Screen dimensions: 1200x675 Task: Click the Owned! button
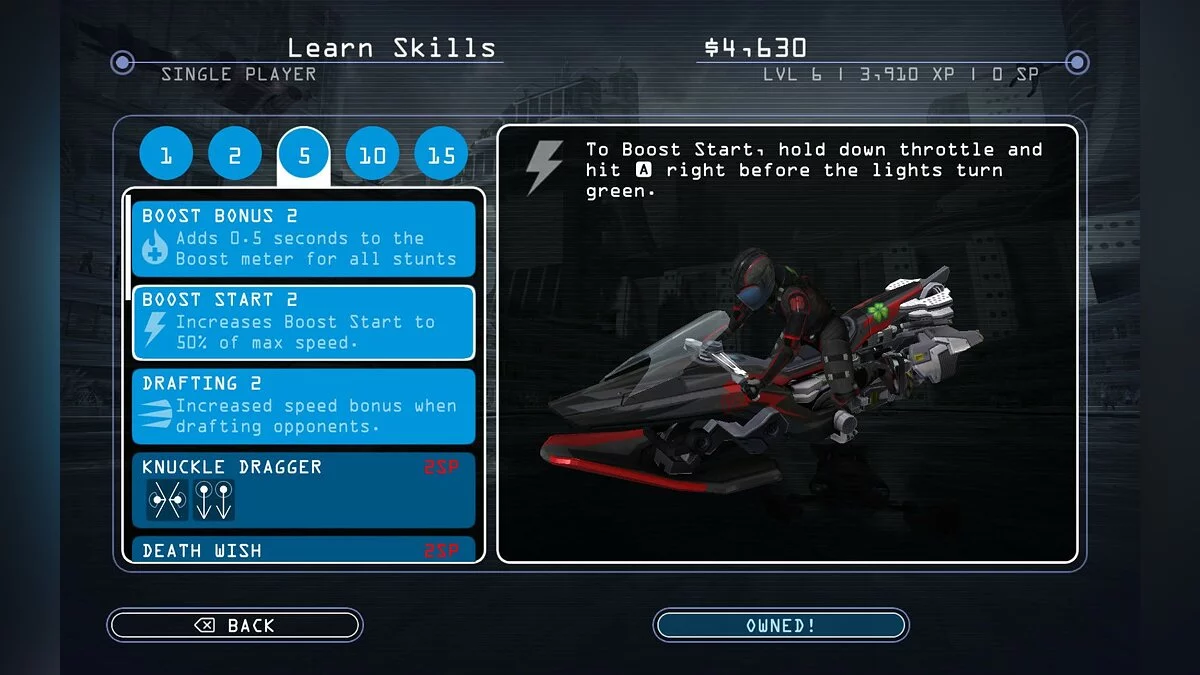(x=780, y=625)
